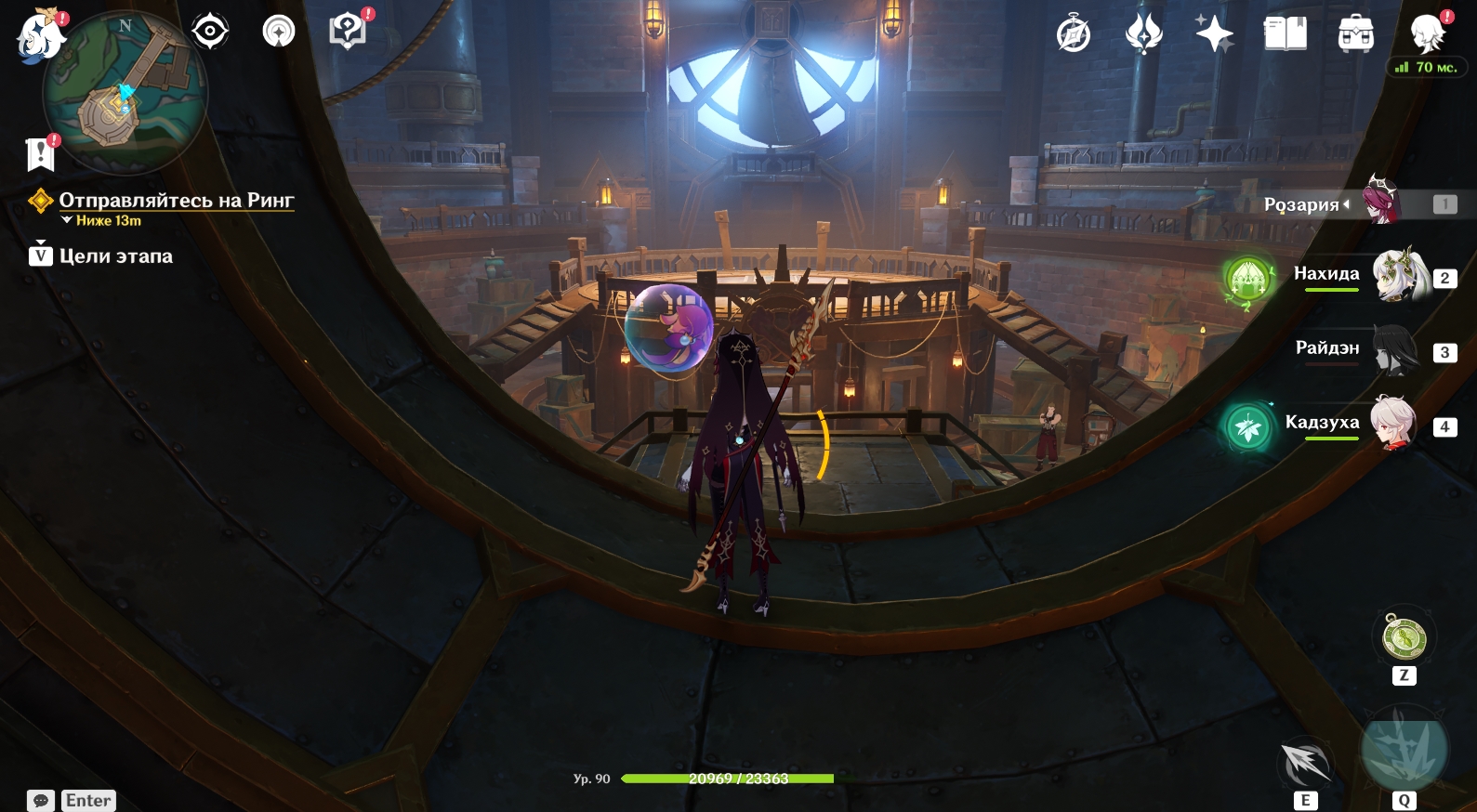Open the Paimon menu

coord(39,37)
